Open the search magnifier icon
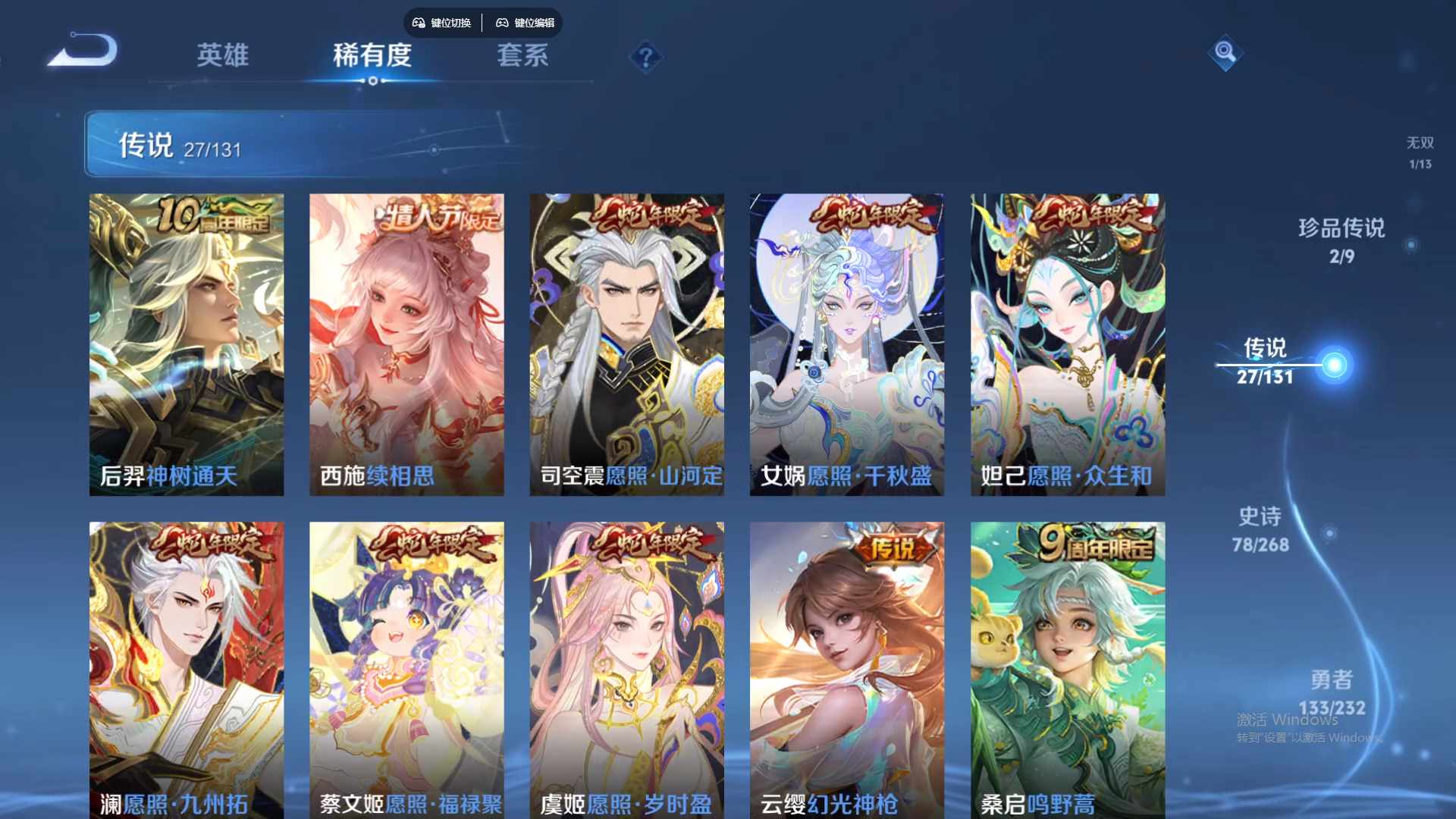Screen dimensions: 1456x819 1226,53
